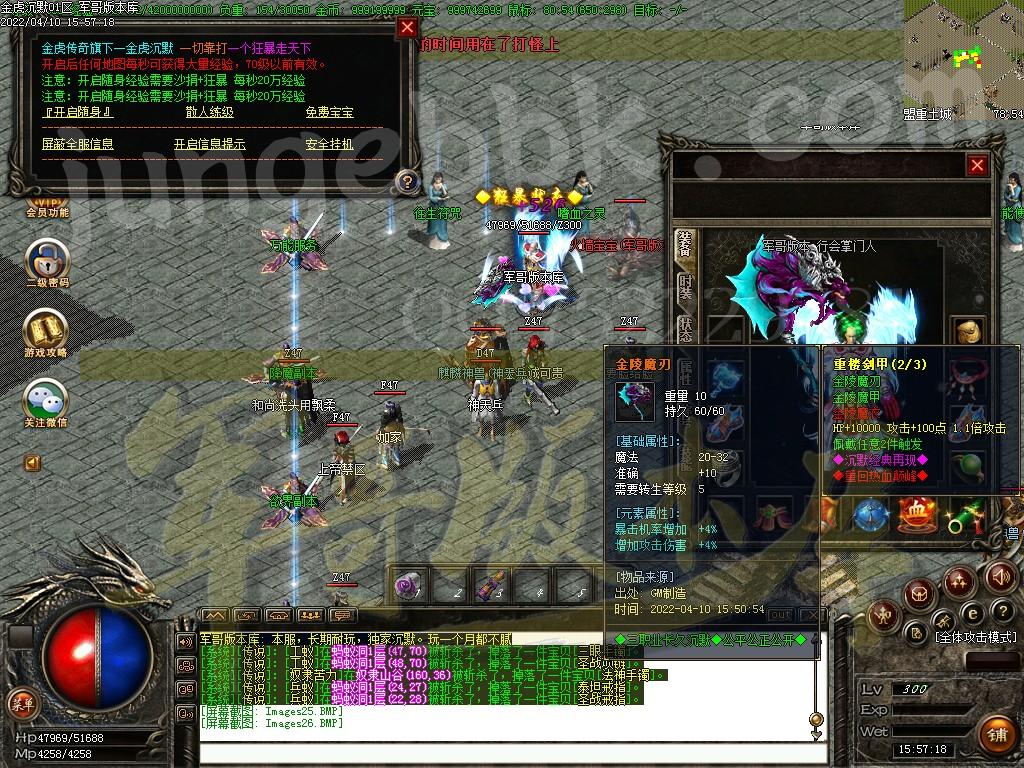The width and height of the screenshot is (1024, 768).
Task: Click the 开启随身 link
Action: coord(78,113)
